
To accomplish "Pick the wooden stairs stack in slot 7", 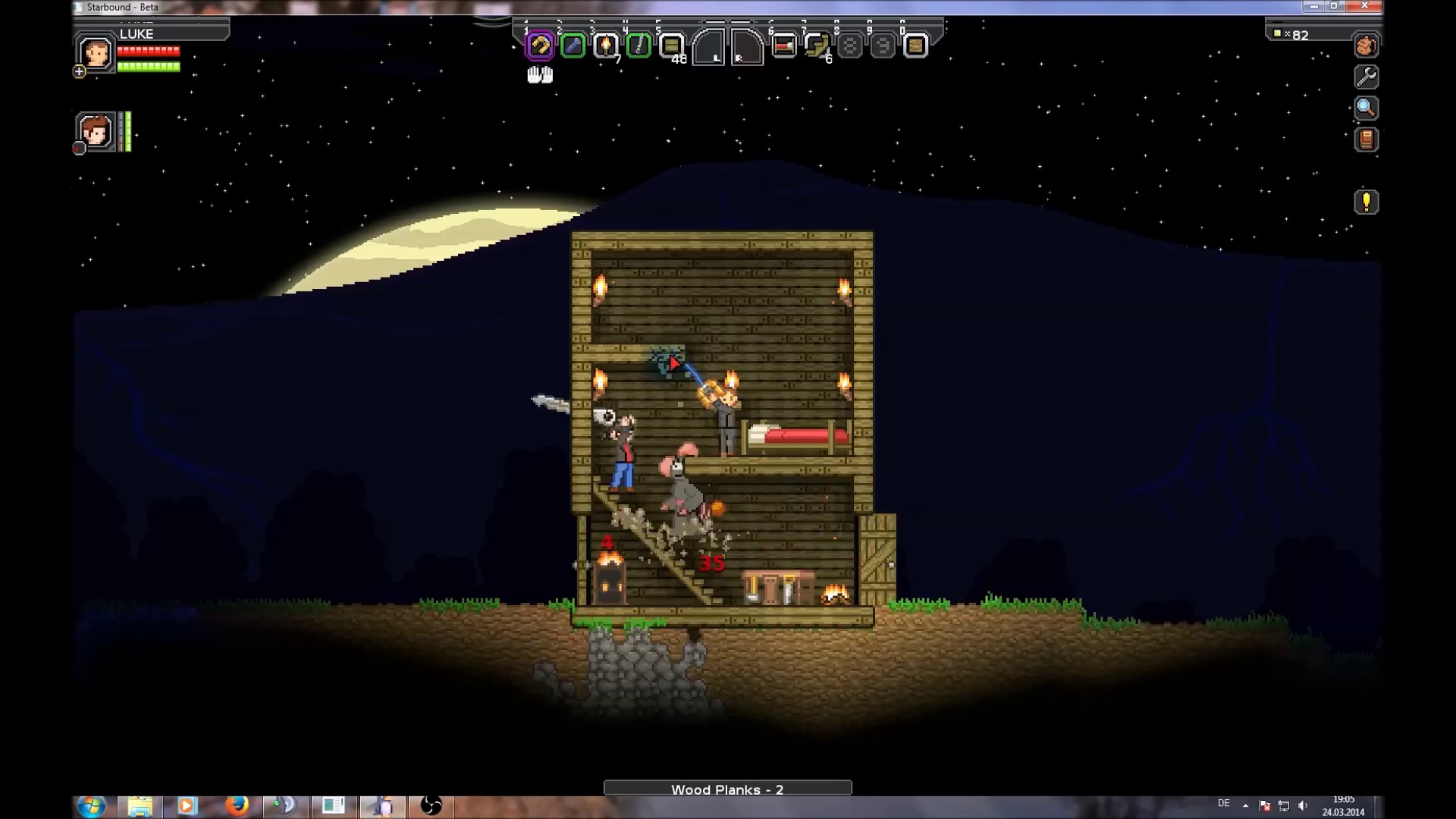I will click(x=817, y=46).
